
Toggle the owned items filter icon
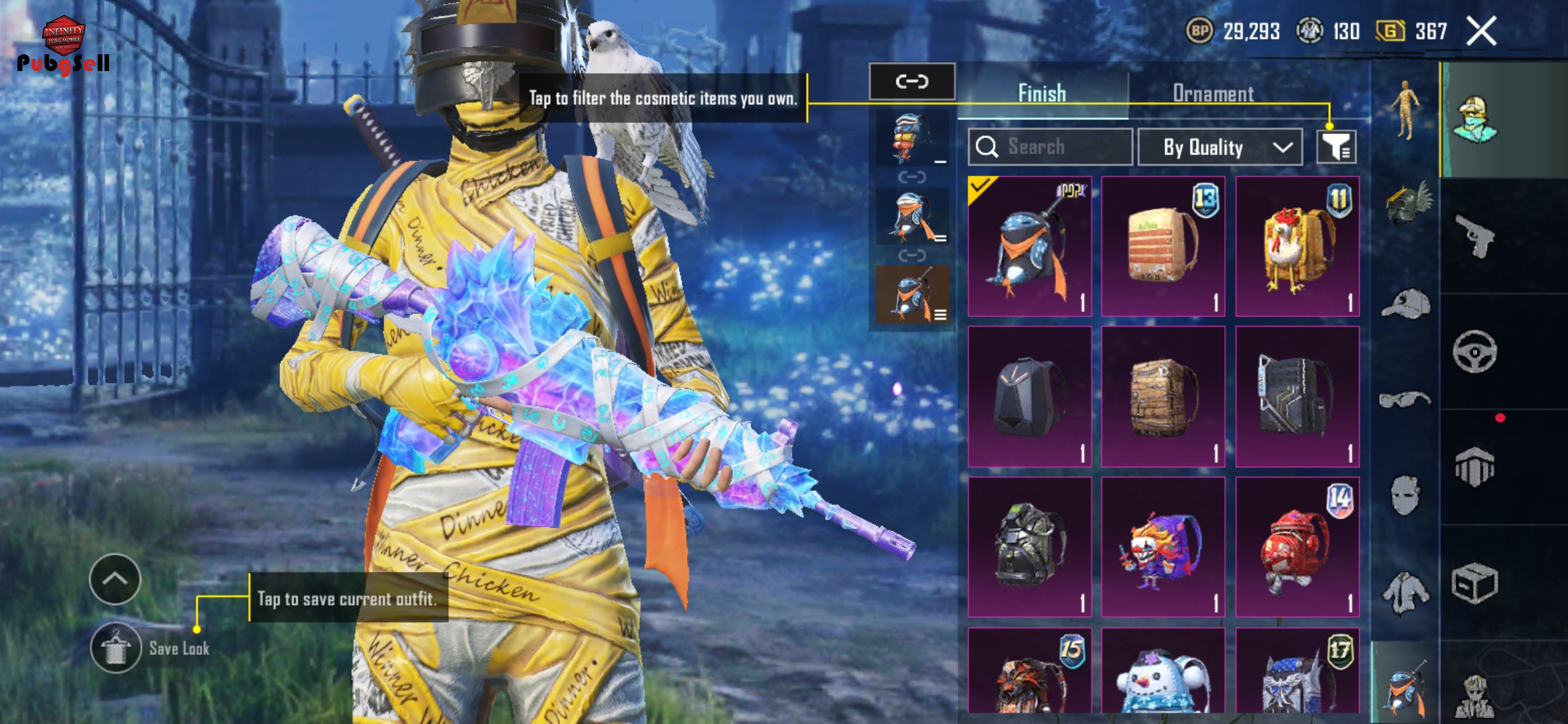(x=1336, y=147)
